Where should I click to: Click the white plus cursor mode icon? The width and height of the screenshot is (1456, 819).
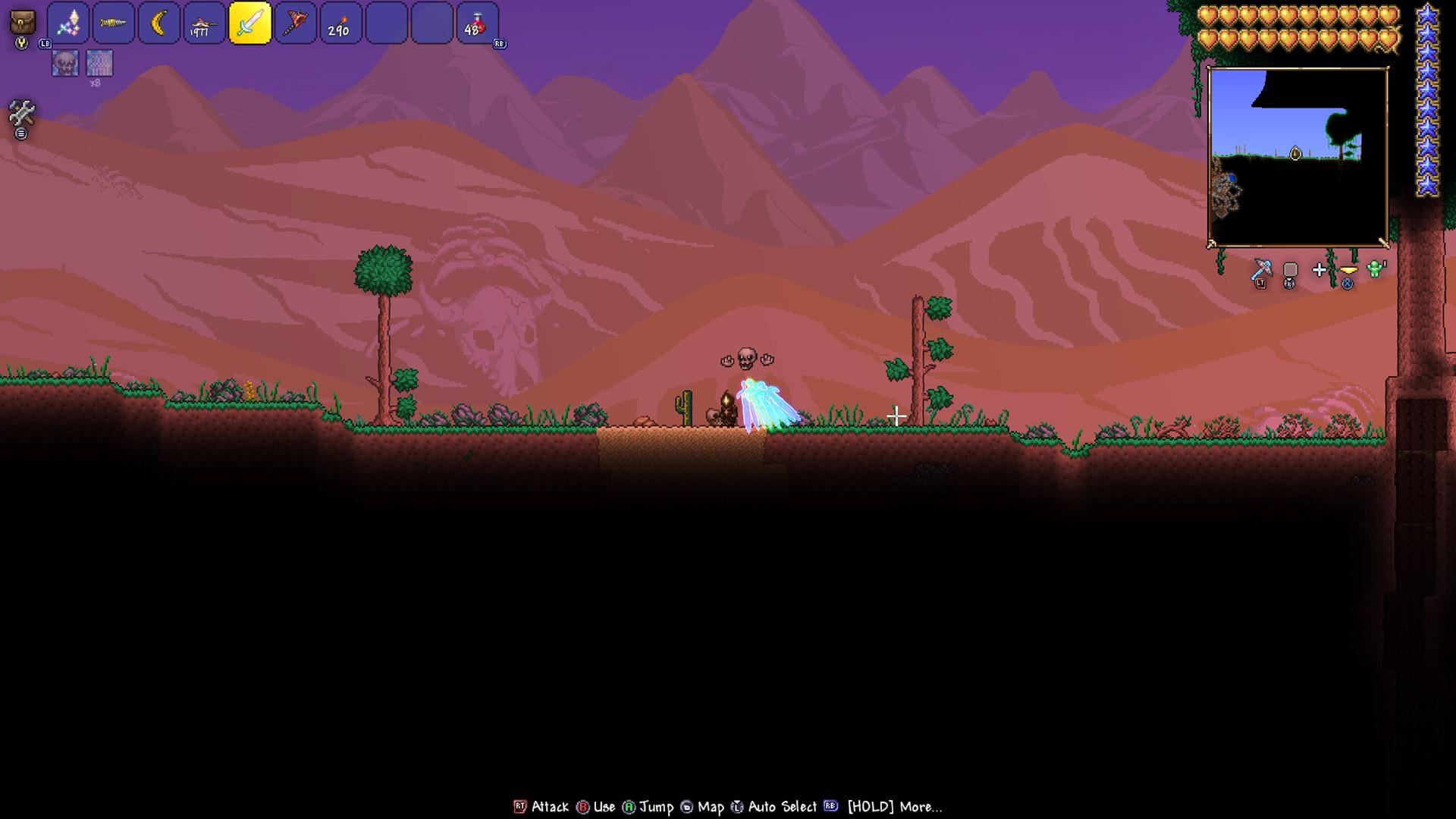(1319, 270)
